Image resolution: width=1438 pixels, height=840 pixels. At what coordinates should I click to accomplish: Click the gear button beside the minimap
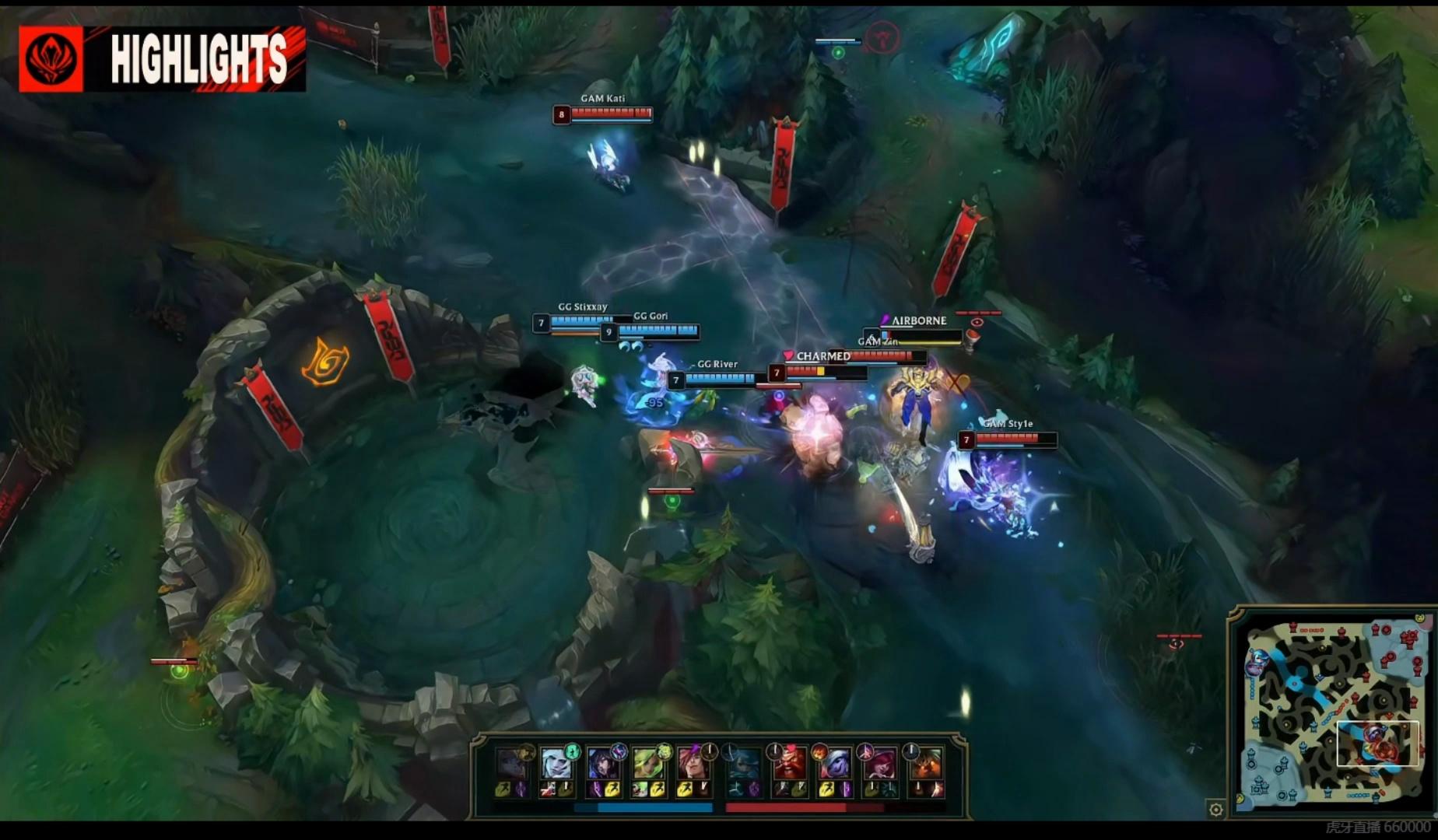[x=1215, y=810]
